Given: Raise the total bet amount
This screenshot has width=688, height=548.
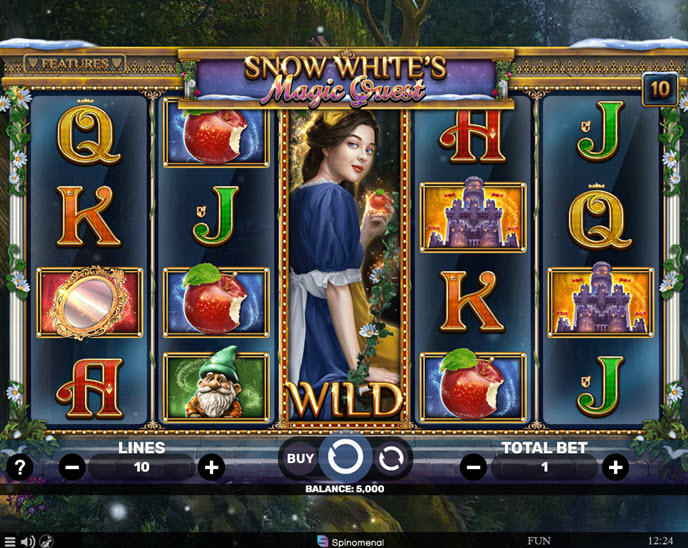Looking at the screenshot, I should tap(615, 466).
